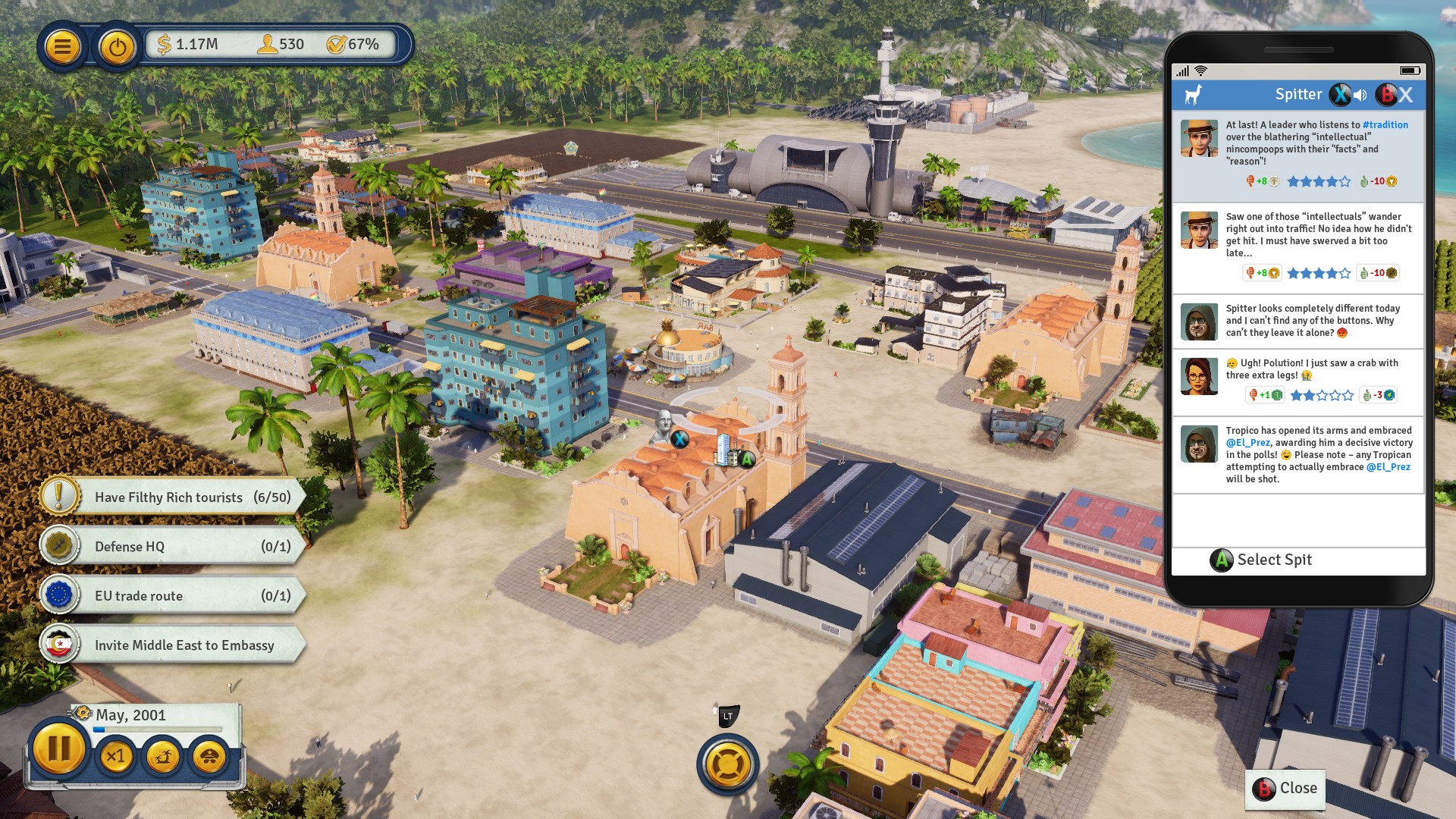Image resolution: width=1456 pixels, height=819 pixels.
Task: Click the Close button
Action: pos(1285,789)
